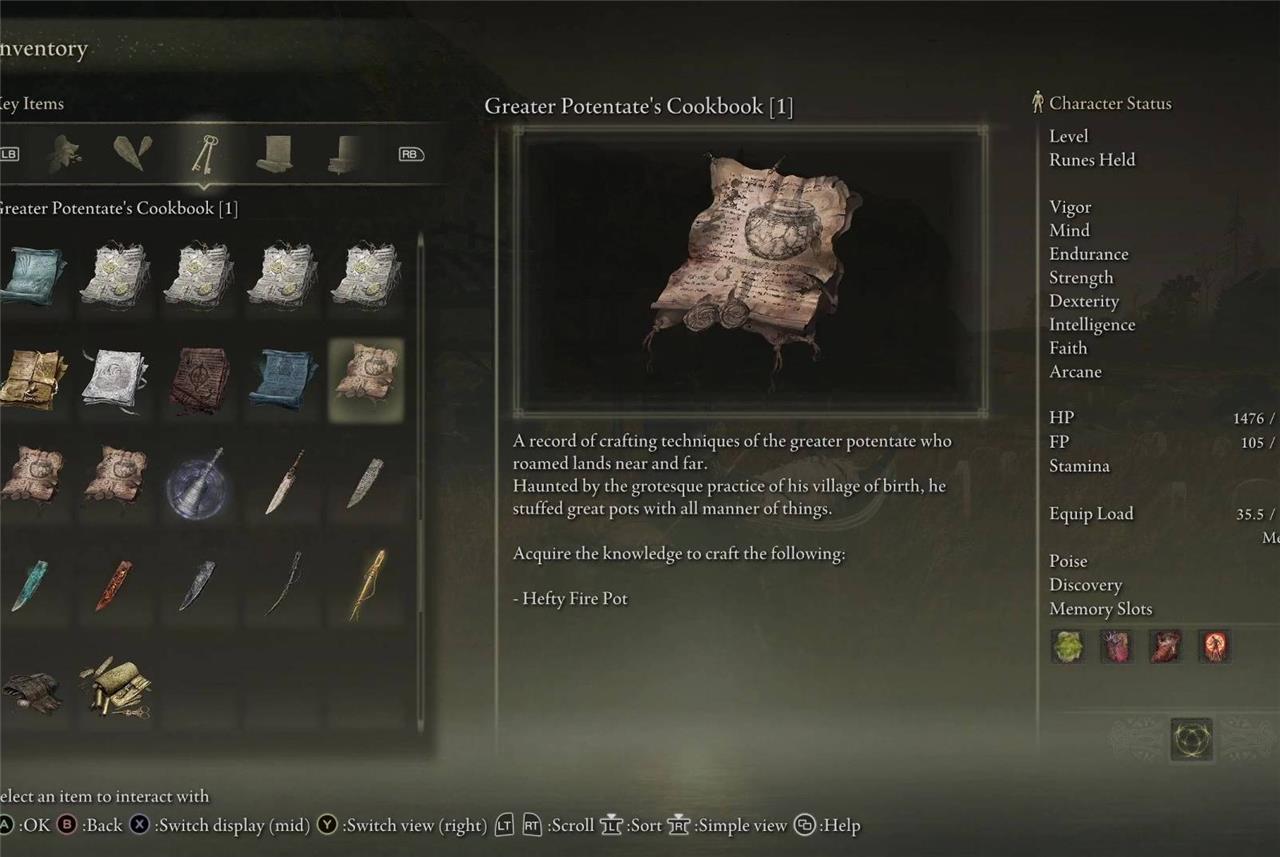Image resolution: width=1280 pixels, height=857 pixels.
Task: Select the thin black curved blade
Action: (x=283, y=583)
